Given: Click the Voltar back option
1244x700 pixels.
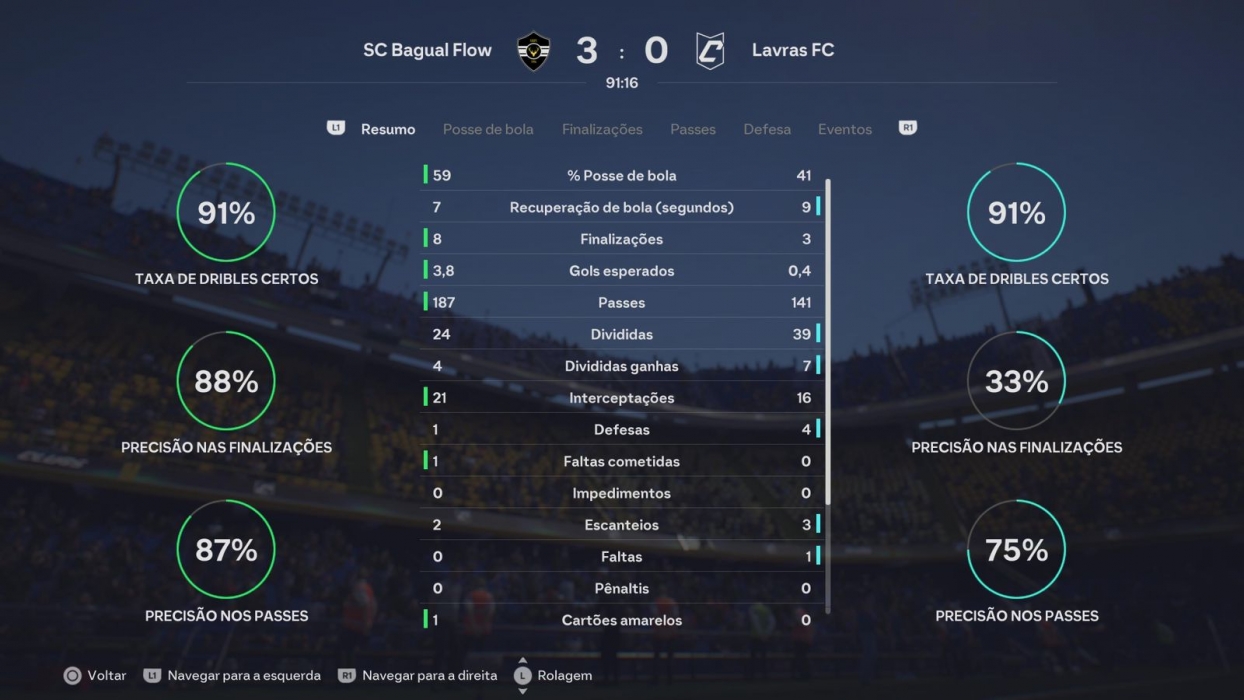Looking at the screenshot, I should click(95, 675).
